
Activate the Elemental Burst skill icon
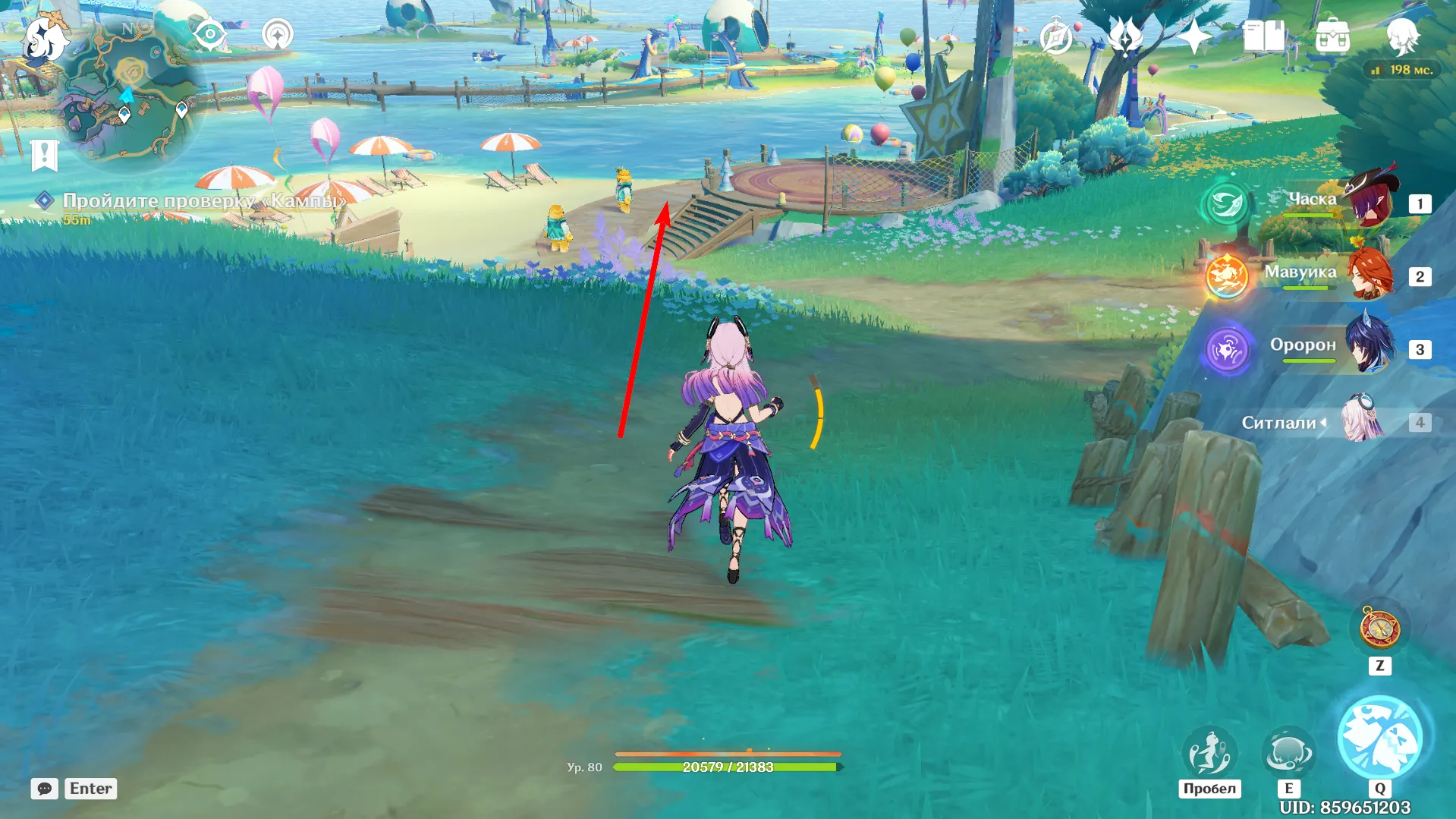pyautogui.click(x=1379, y=738)
